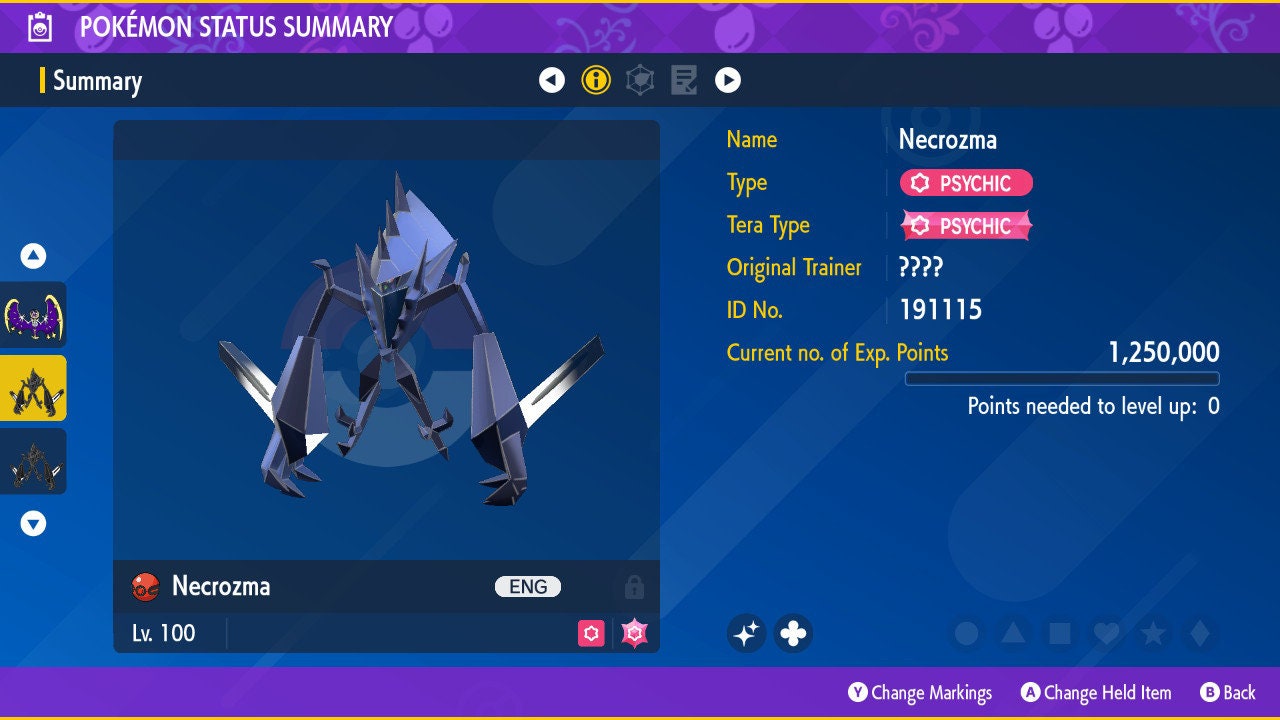Click the sparkle ribbon mark icon

746,633
